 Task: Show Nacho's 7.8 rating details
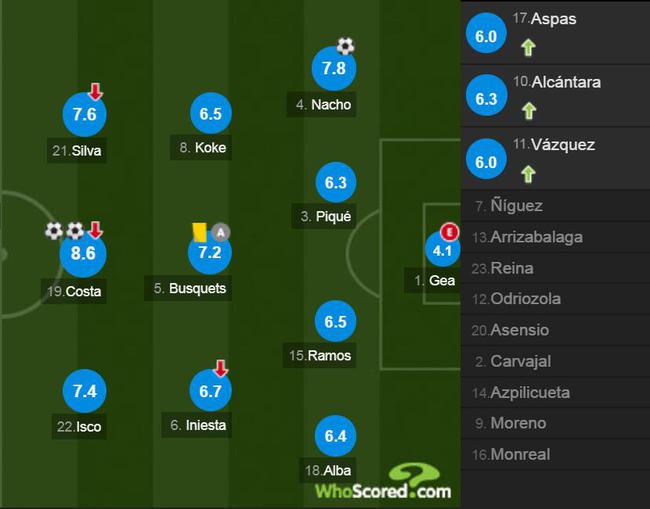click(335, 68)
